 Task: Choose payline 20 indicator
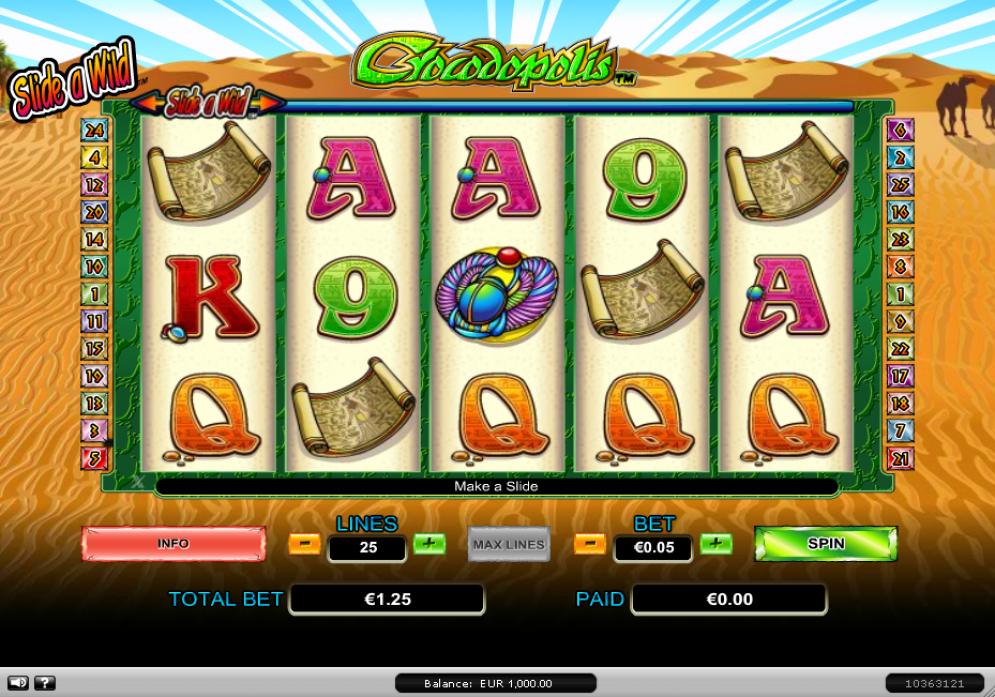tap(94, 212)
